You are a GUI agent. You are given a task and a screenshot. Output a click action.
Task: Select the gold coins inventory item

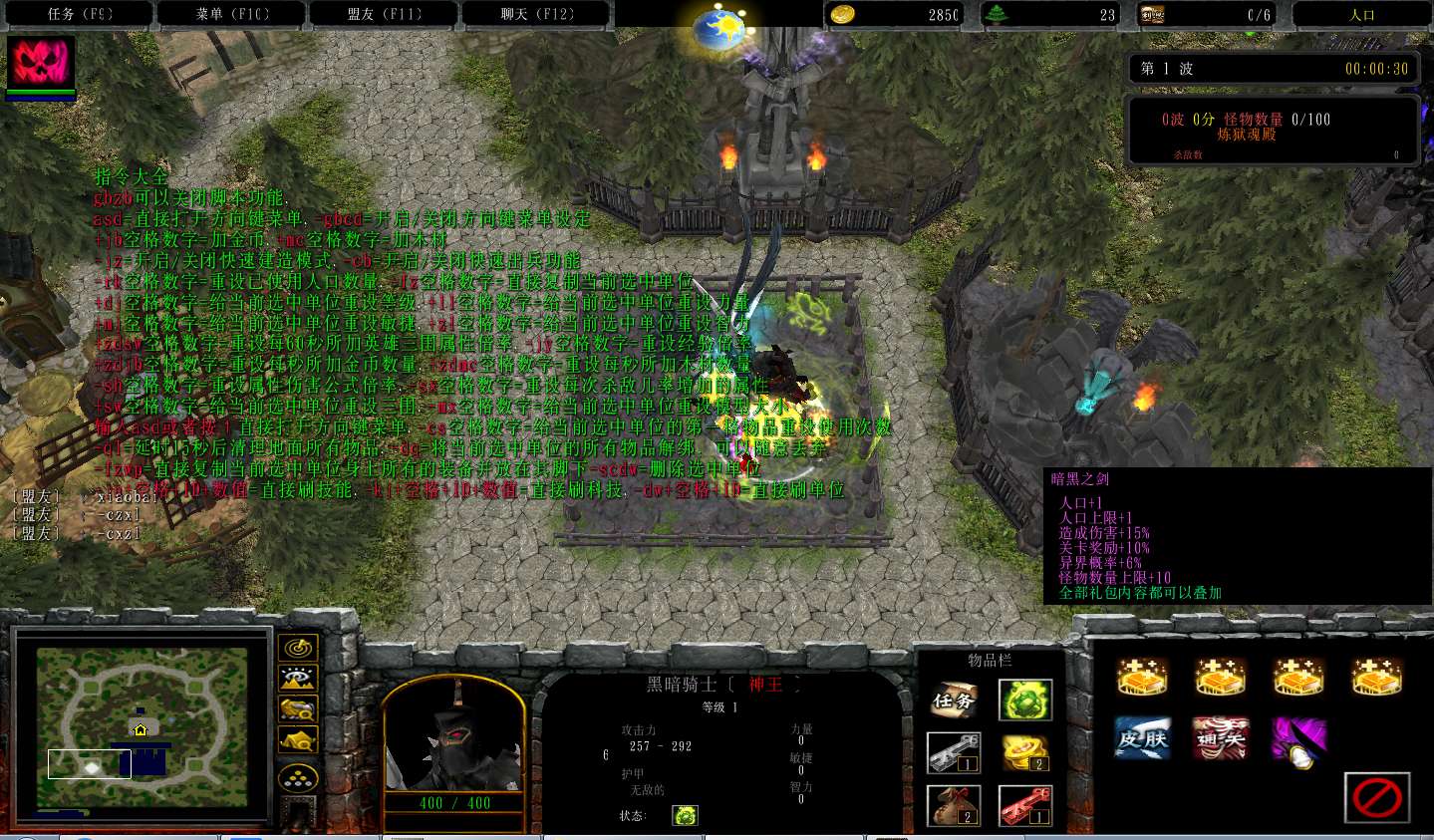point(1025,753)
